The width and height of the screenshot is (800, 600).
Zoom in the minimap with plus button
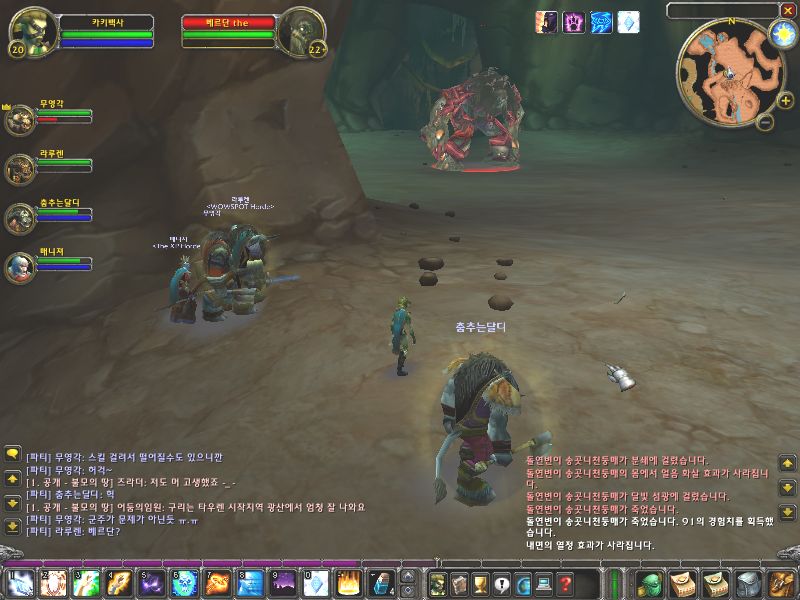pos(785,101)
